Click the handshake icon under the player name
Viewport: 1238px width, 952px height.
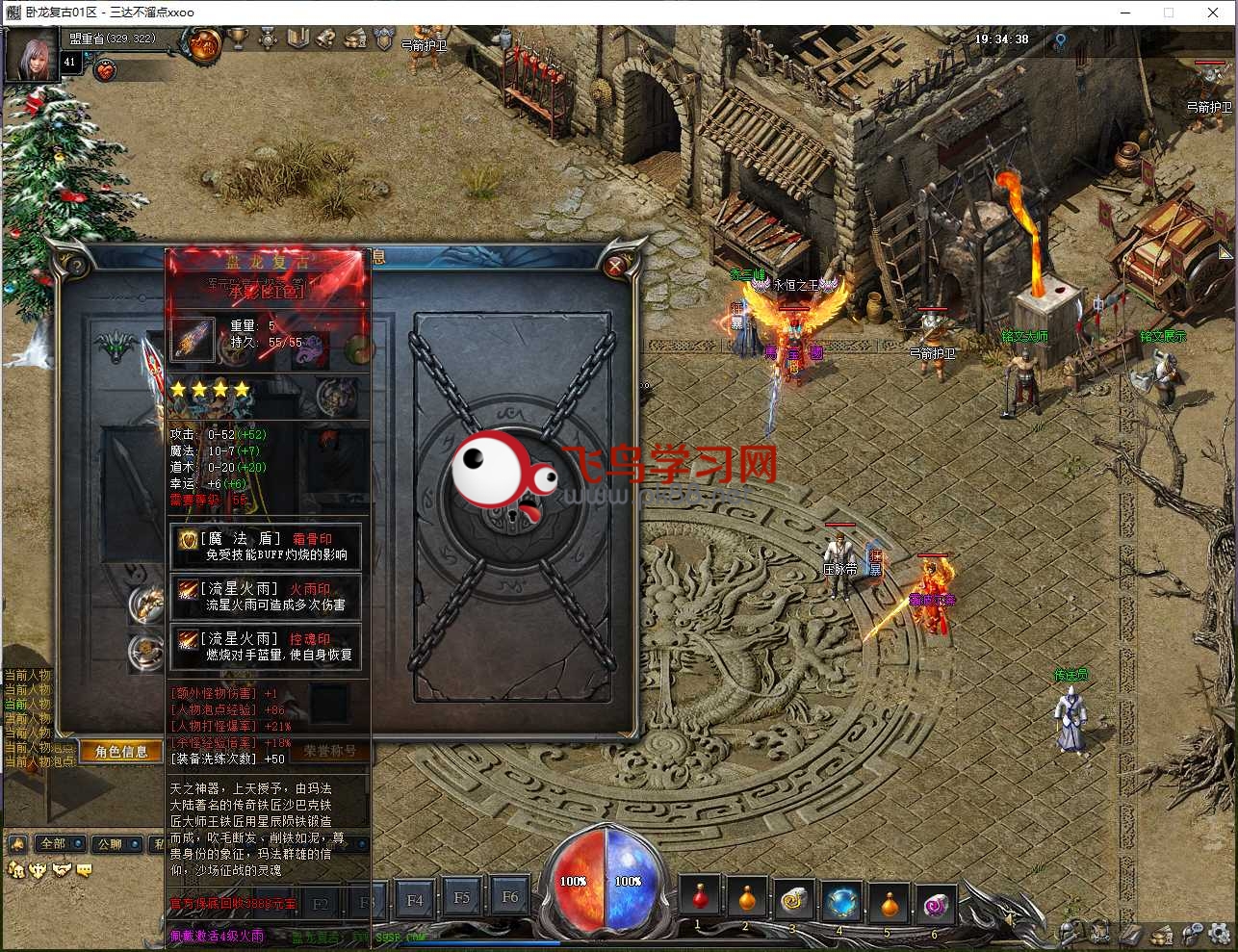(105, 69)
